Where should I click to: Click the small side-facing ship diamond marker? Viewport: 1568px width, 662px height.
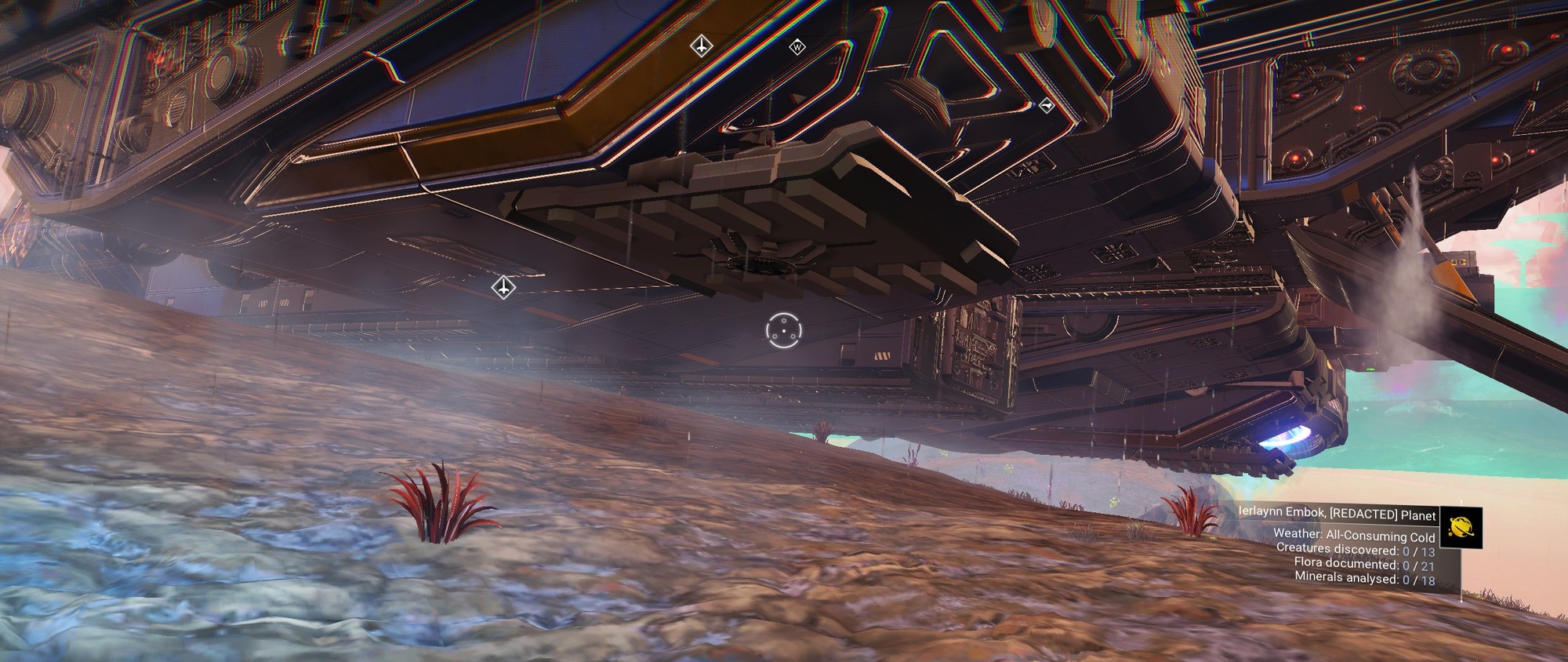tap(1046, 105)
